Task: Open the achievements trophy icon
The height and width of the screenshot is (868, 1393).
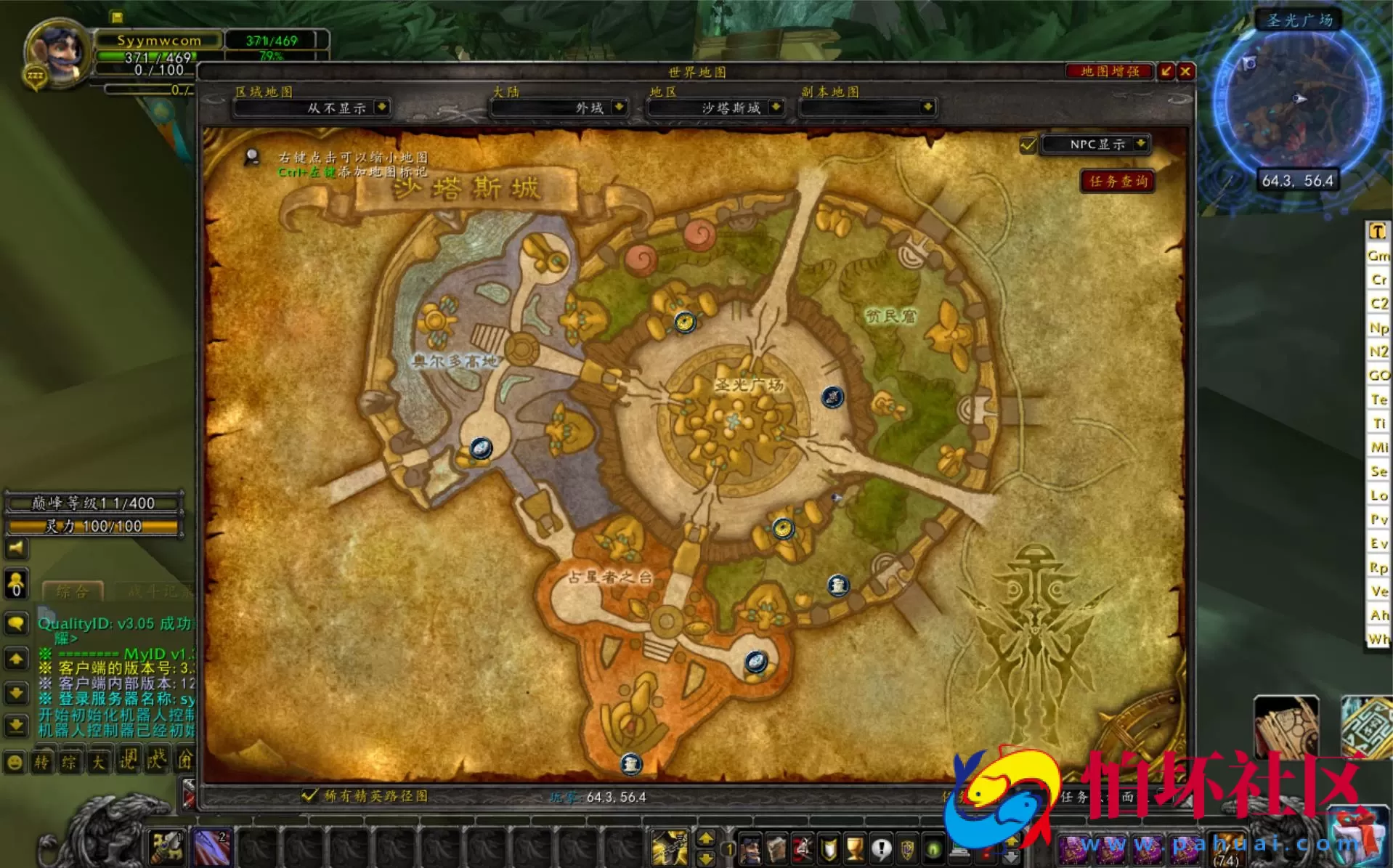Action: (x=855, y=848)
